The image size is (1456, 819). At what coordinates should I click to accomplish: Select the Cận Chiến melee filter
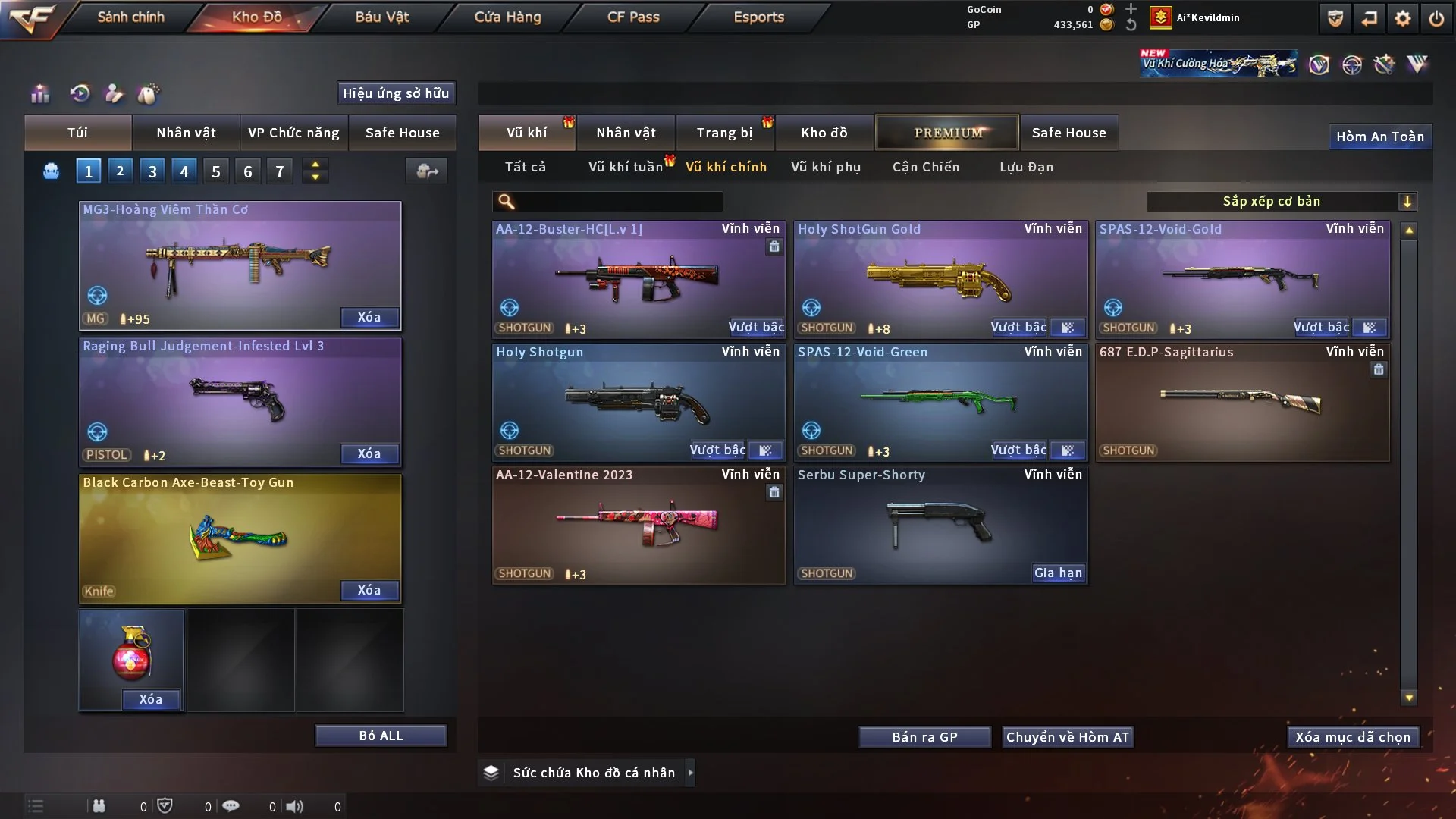[x=925, y=167]
